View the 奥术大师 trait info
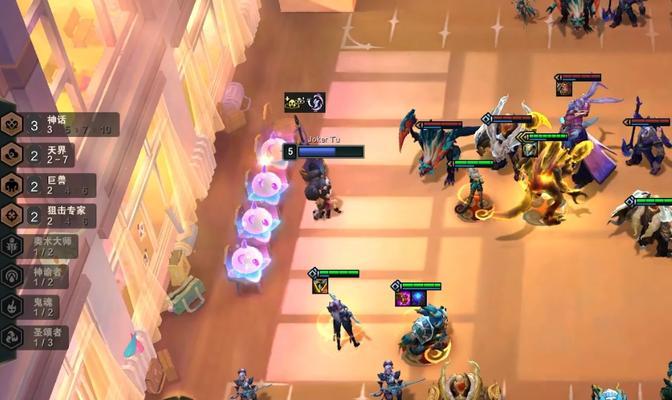 [38, 246]
